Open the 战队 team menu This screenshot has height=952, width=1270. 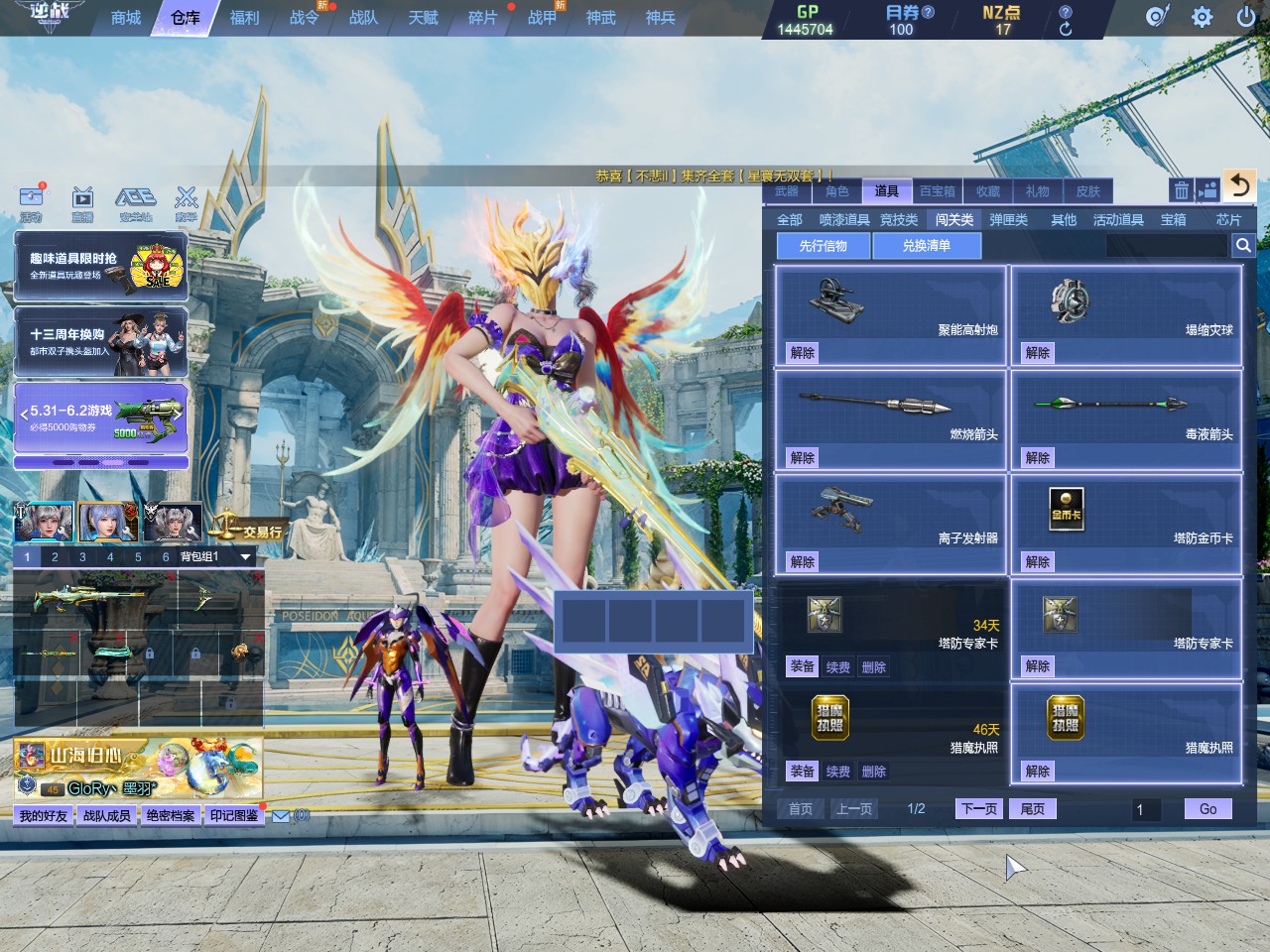tap(363, 18)
